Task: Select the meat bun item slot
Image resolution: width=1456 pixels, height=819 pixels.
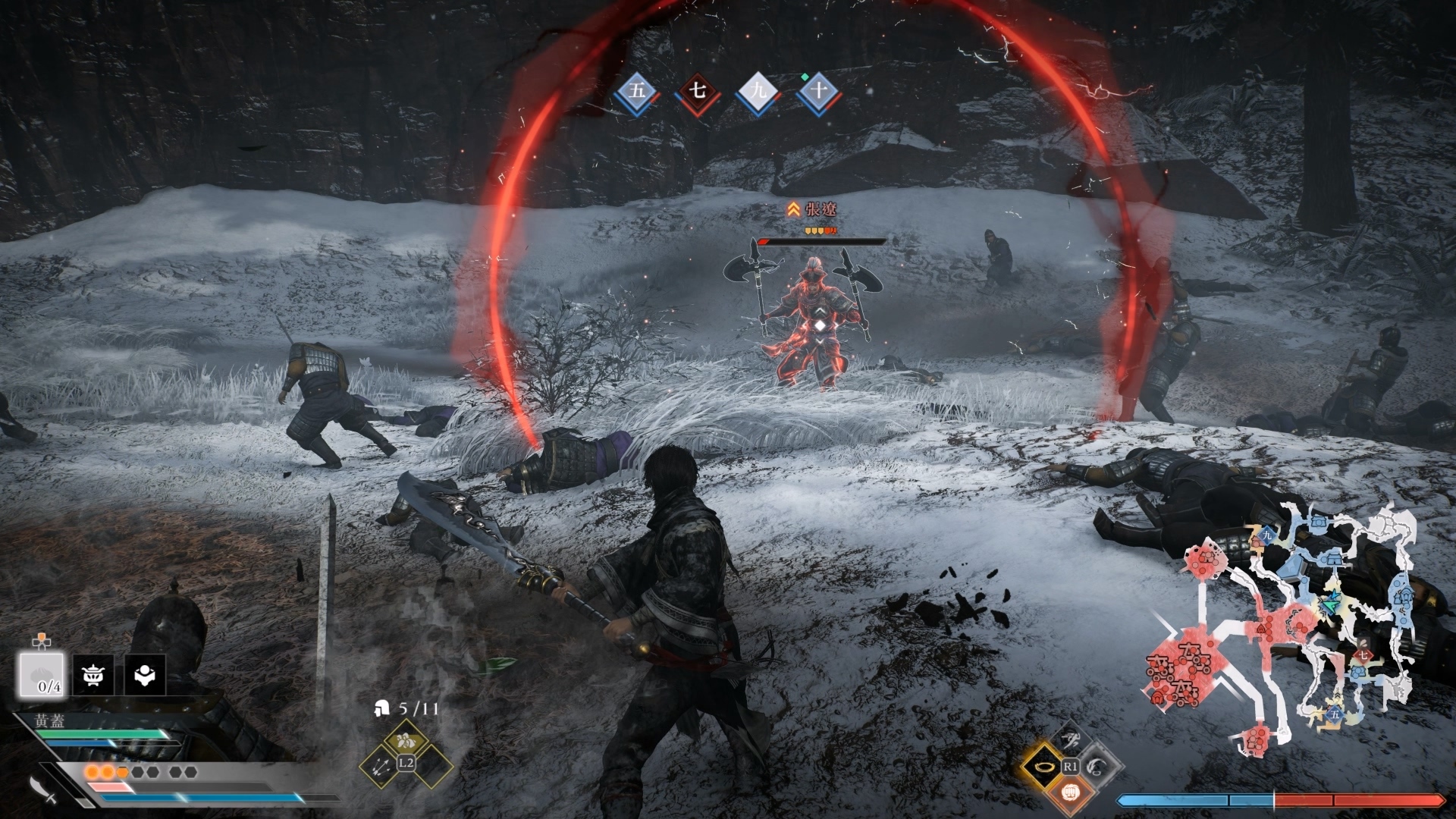Action: (x=42, y=674)
